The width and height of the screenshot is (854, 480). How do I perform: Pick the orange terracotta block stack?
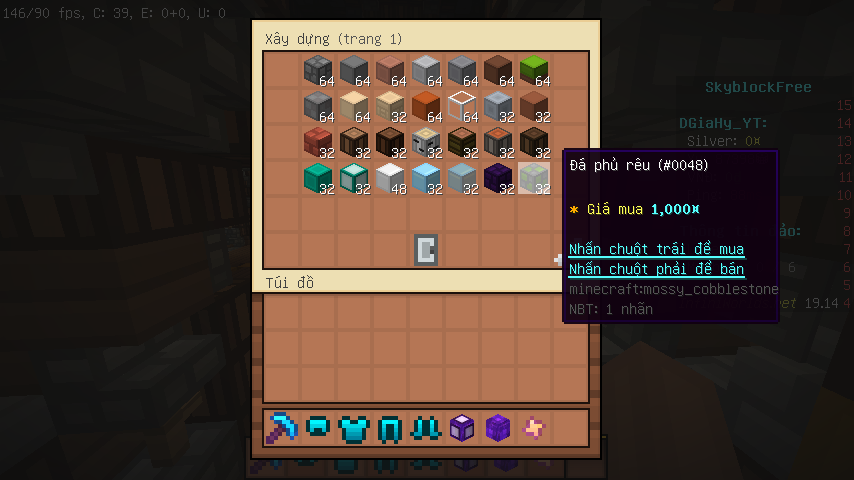tap(426, 106)
